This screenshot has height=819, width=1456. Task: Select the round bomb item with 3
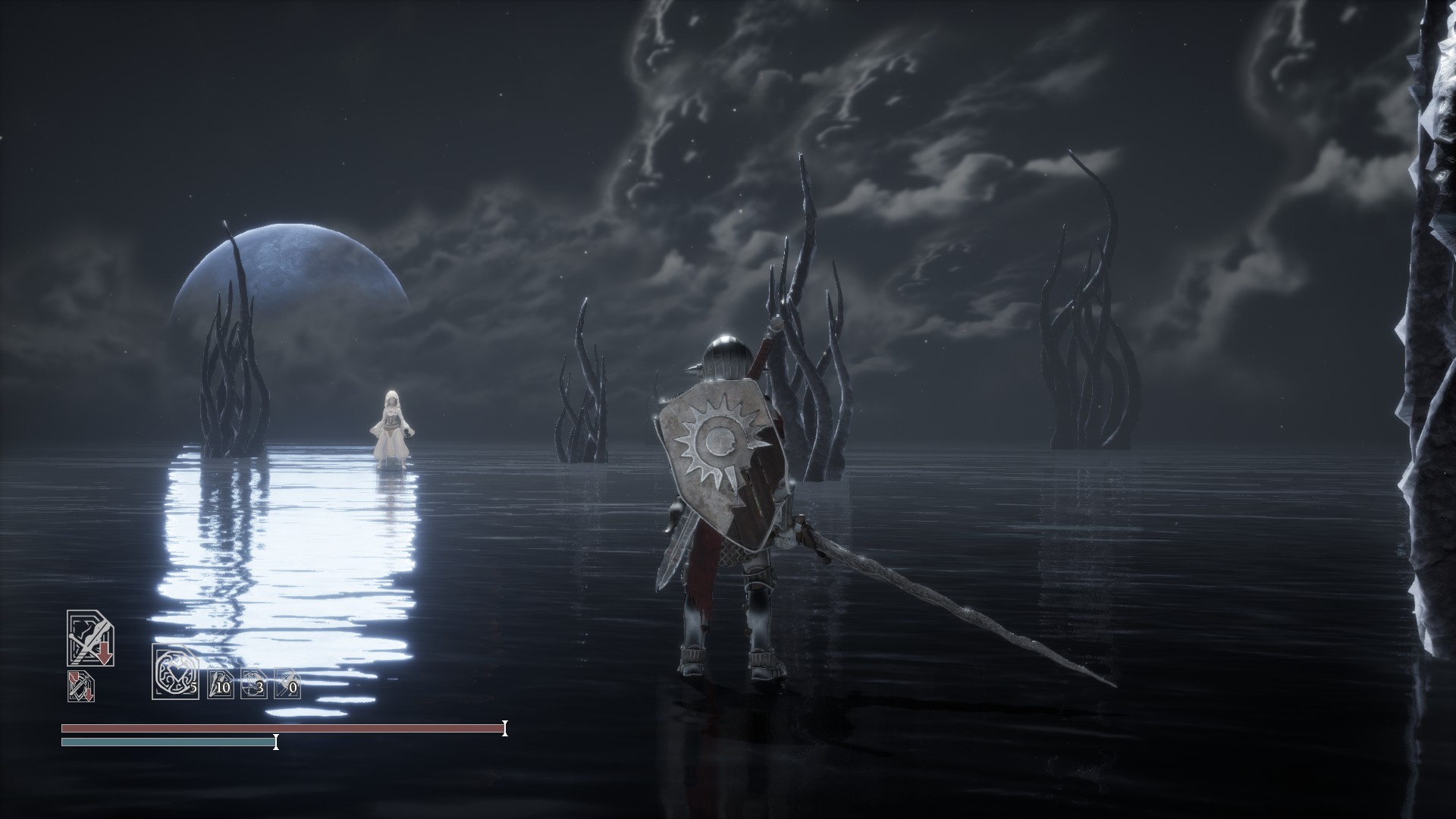[253, 684]
